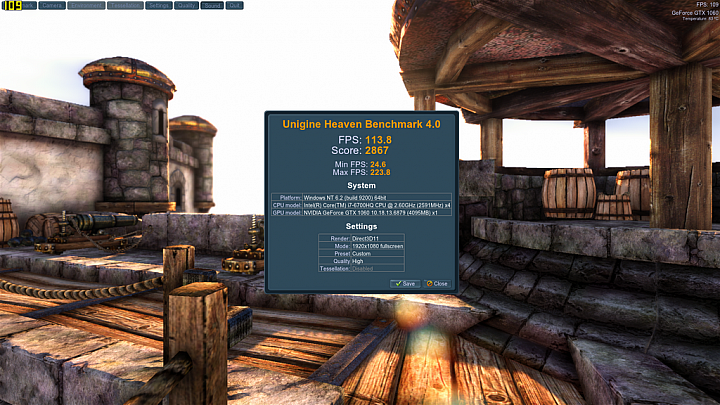This screenshot has height=405, width=720.
Task: Toggle the Sound button in the top bar
Action: point(212,5)
